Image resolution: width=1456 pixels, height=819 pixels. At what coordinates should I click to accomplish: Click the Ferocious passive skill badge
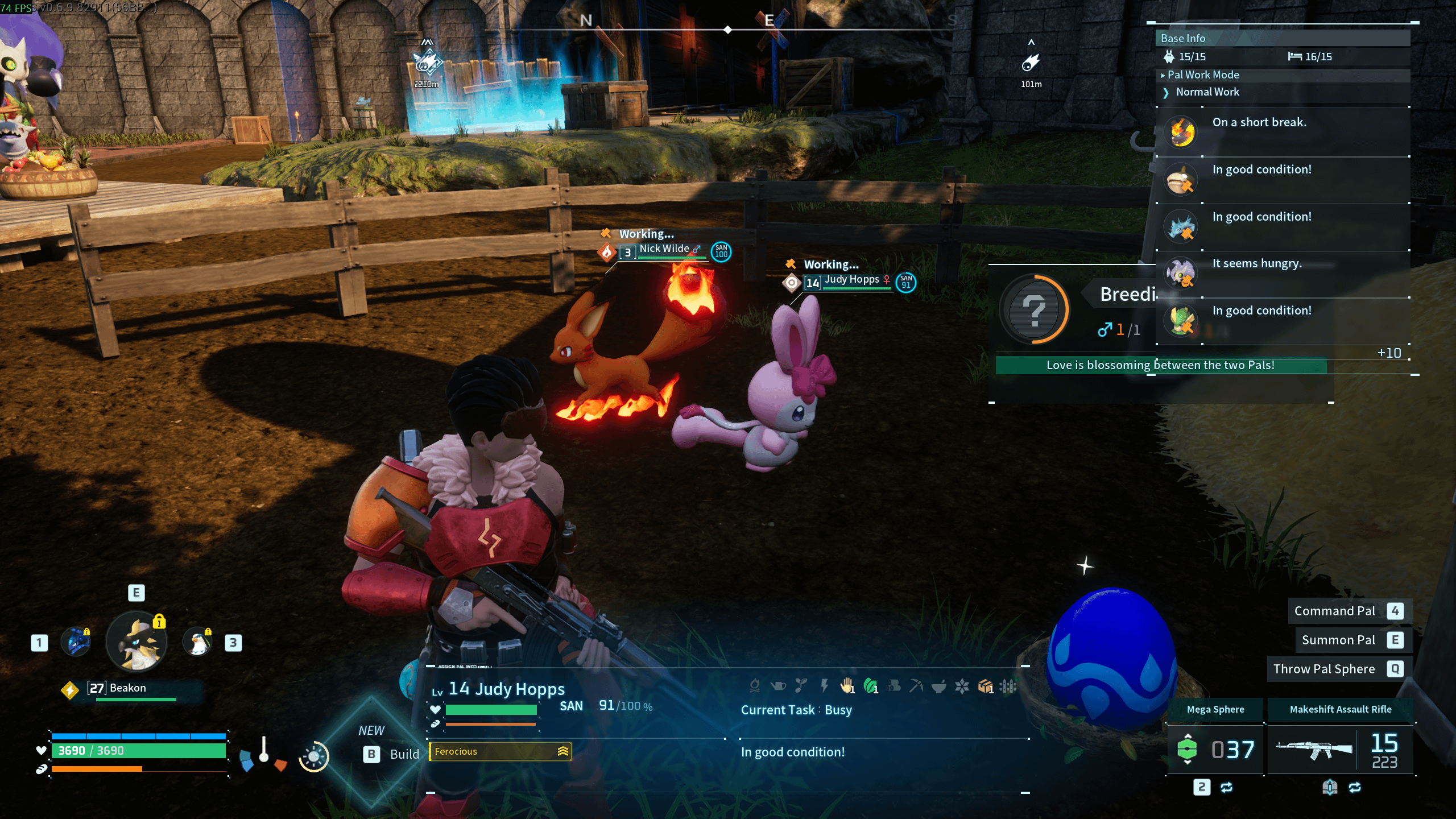tap(500, 751)
